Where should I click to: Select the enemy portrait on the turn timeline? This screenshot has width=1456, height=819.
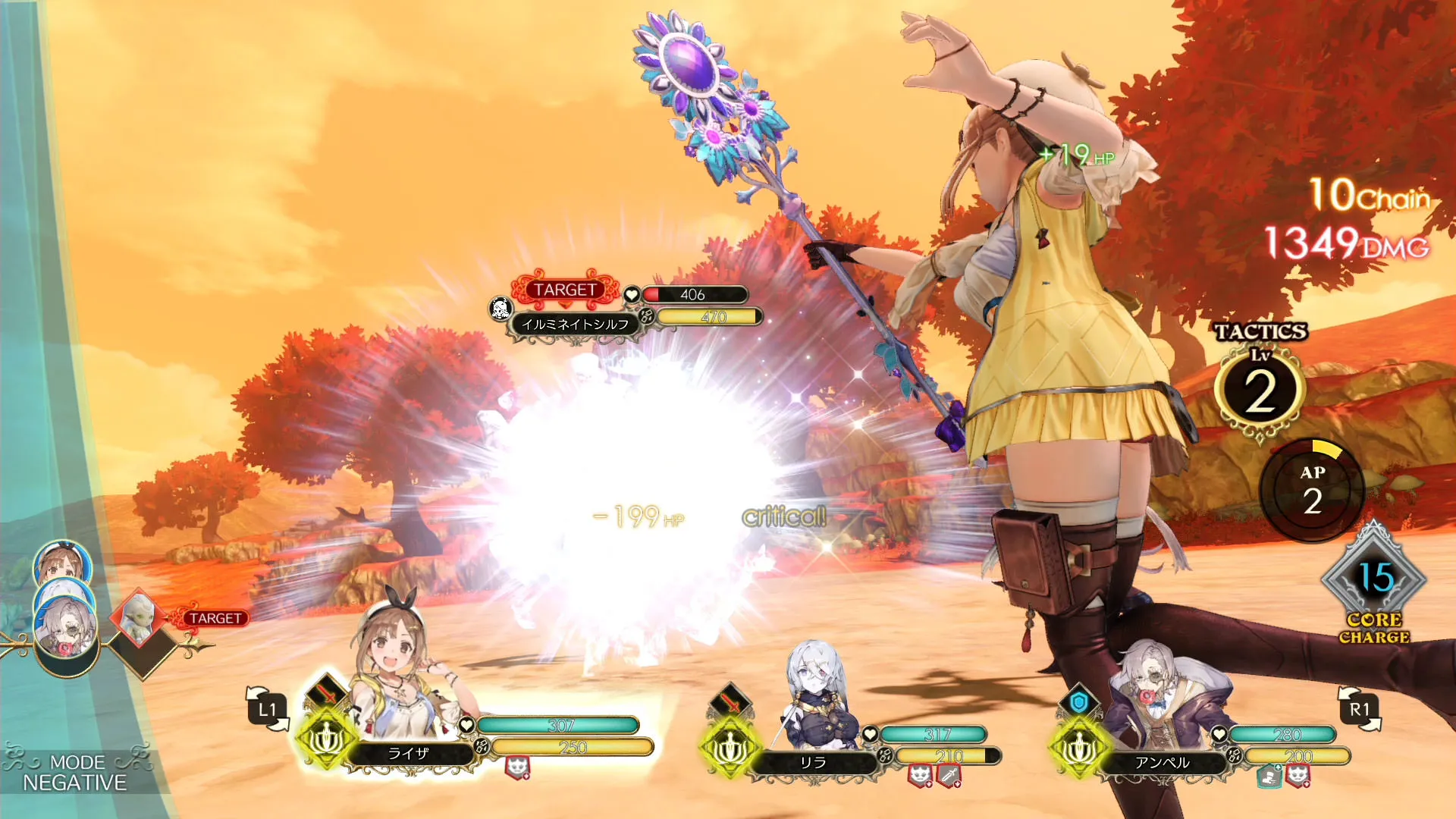138,616
